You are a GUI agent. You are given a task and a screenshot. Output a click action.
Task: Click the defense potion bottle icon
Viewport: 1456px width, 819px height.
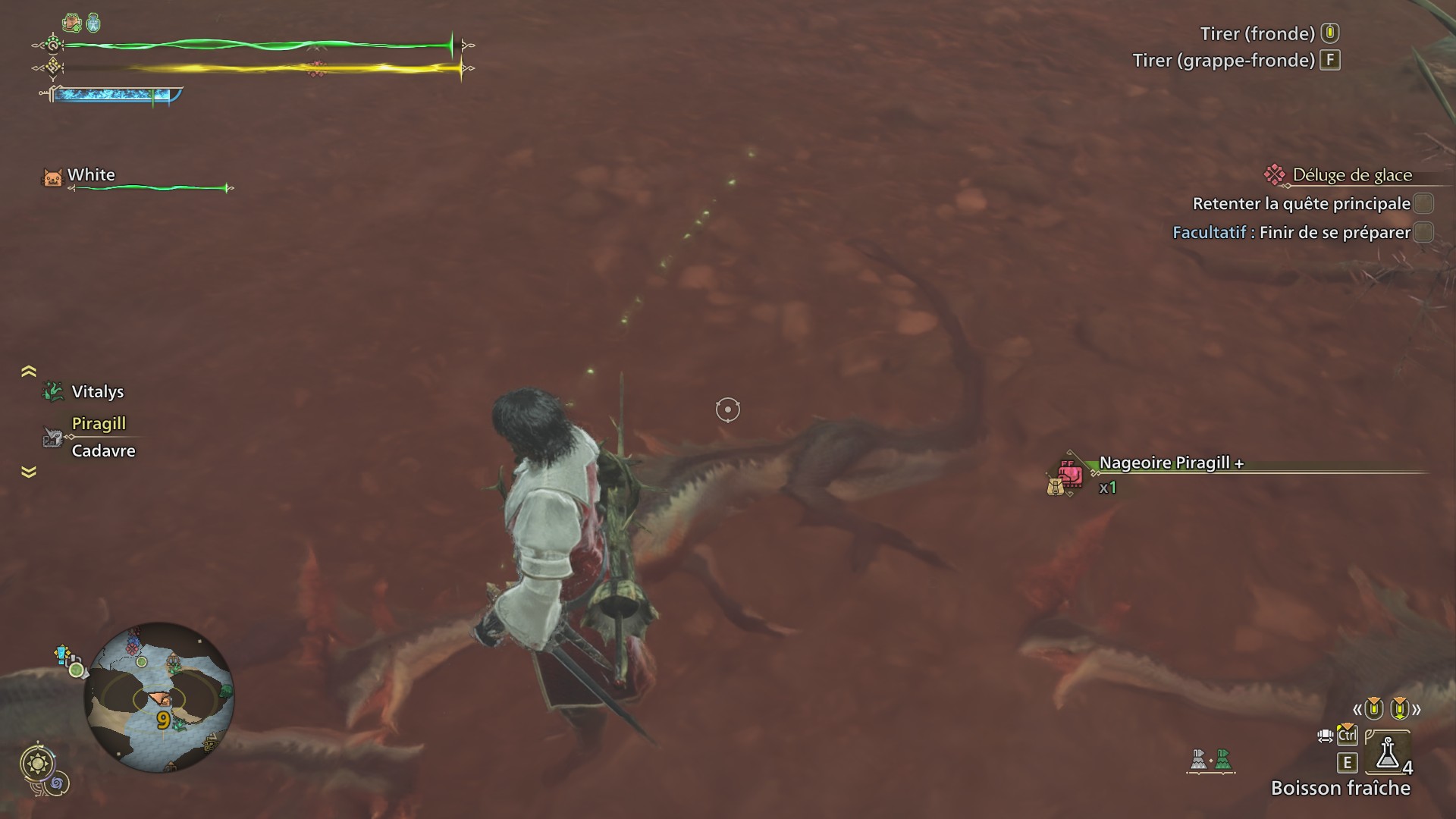click(x=93, y=21)
